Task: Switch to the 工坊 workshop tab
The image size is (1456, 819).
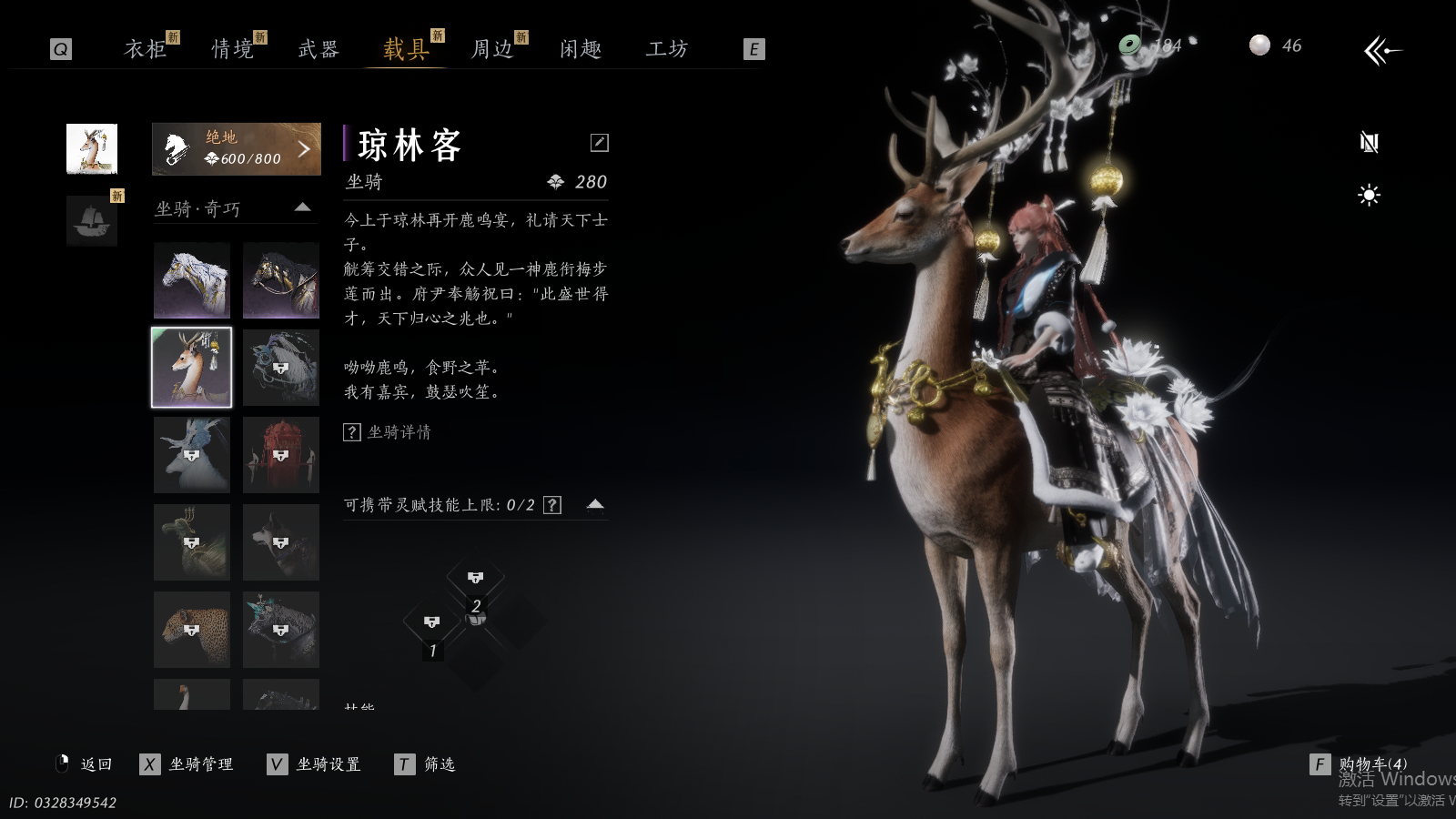Action: [x=667, y=49]
